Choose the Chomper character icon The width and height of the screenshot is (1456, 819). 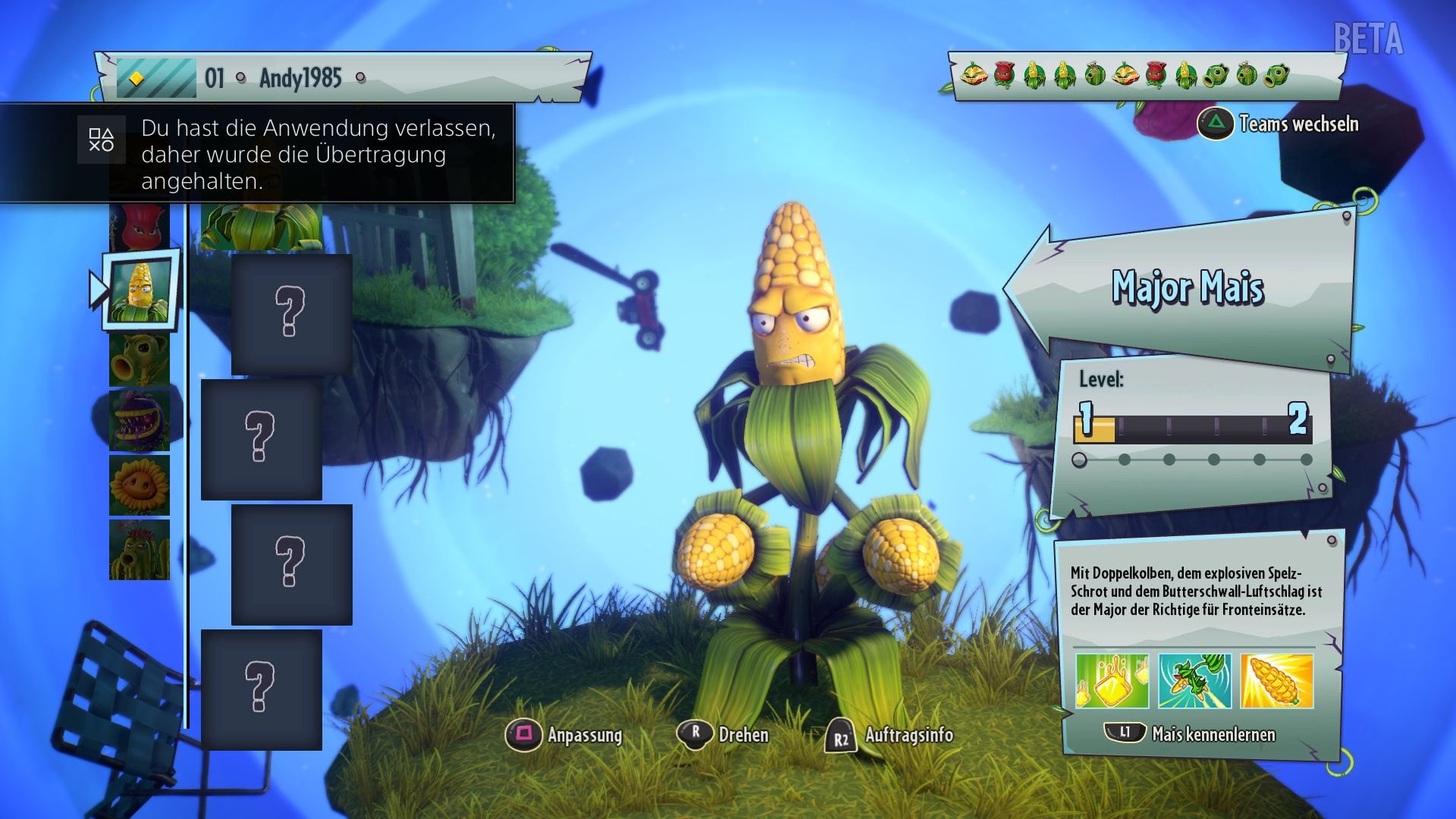[x=140, y=419]
